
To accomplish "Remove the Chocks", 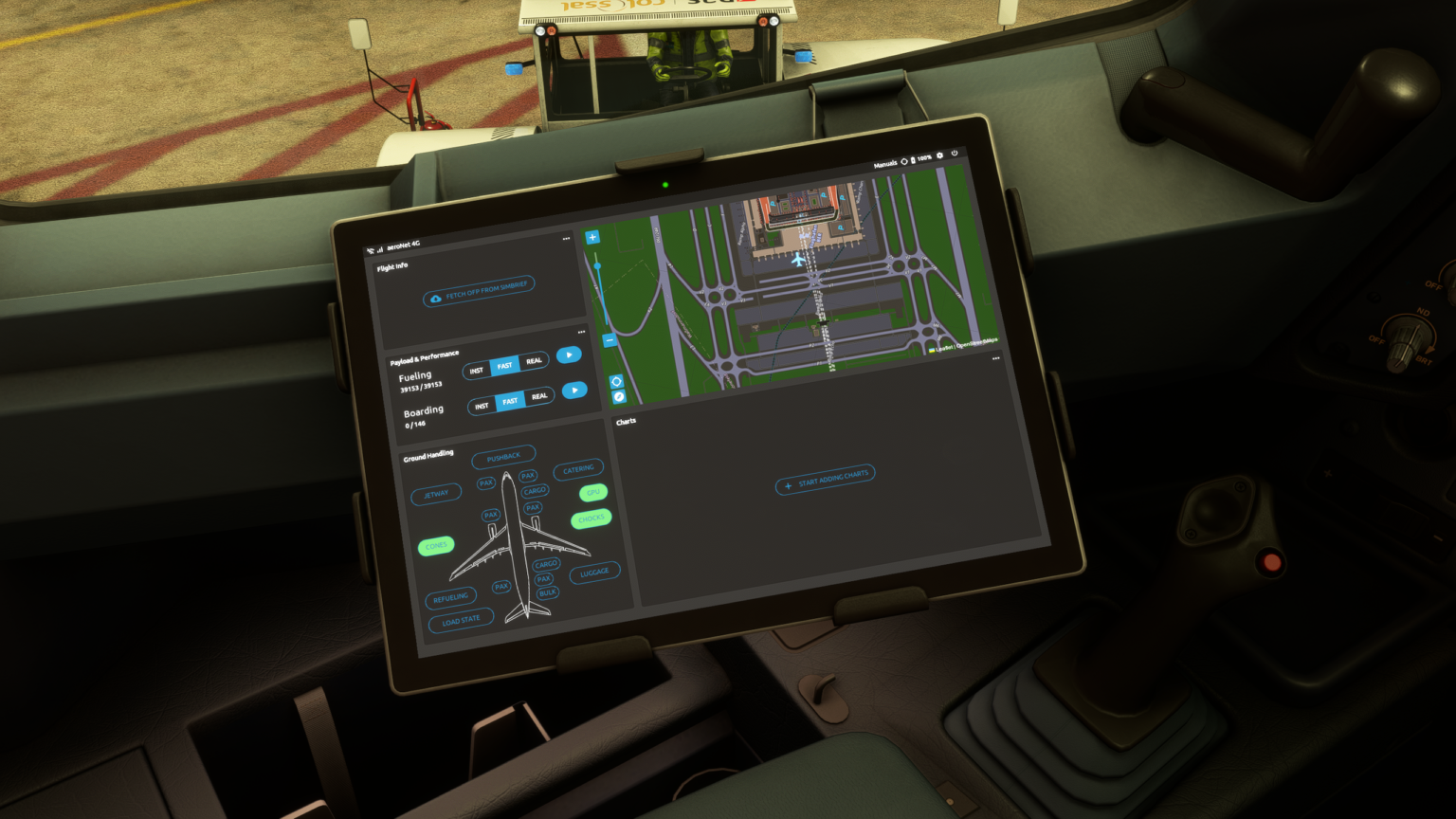I will pos(590,519).
